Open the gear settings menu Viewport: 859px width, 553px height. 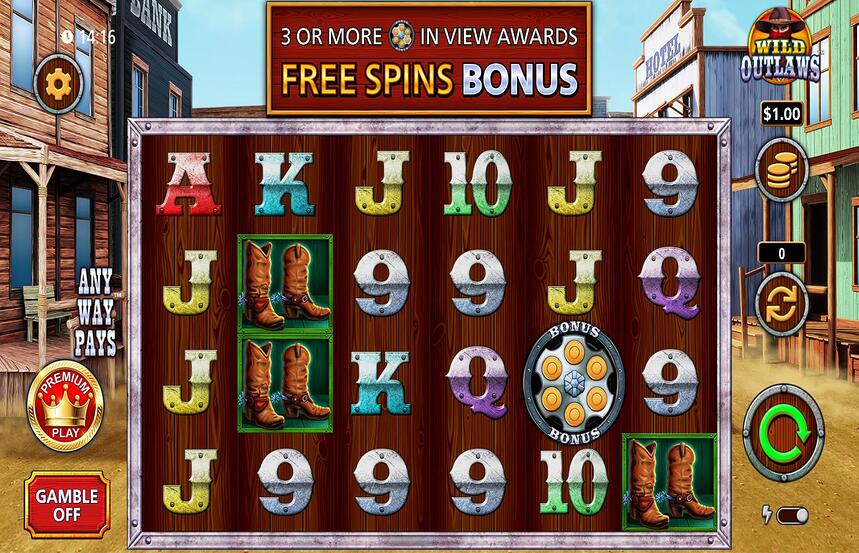(59, 84)
